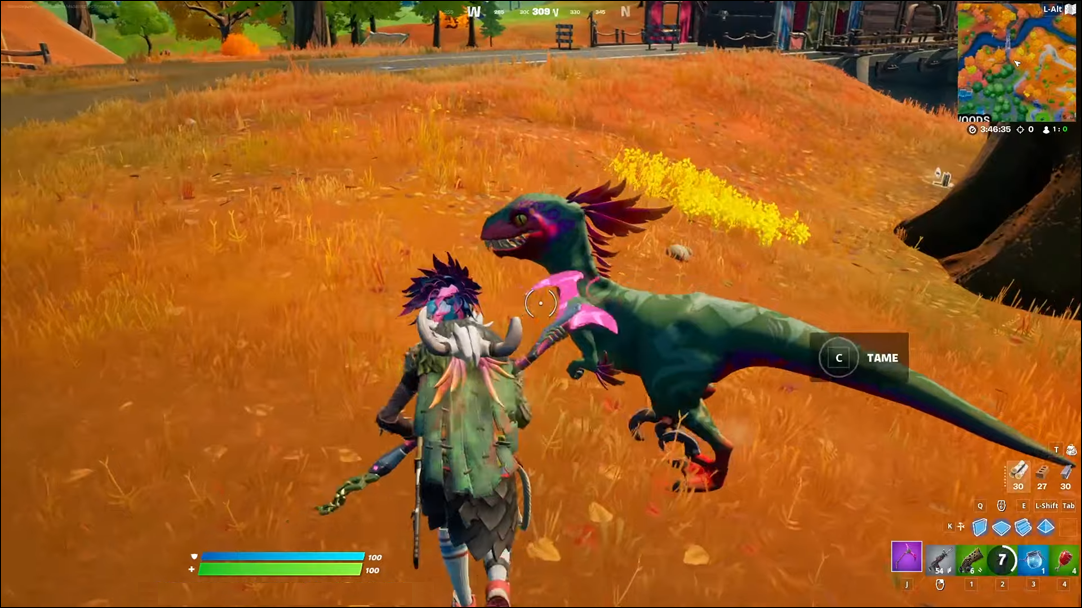1082x608 pixels.
Task: Select the purple pickaxe slot
Action: (x=906, y=557)
